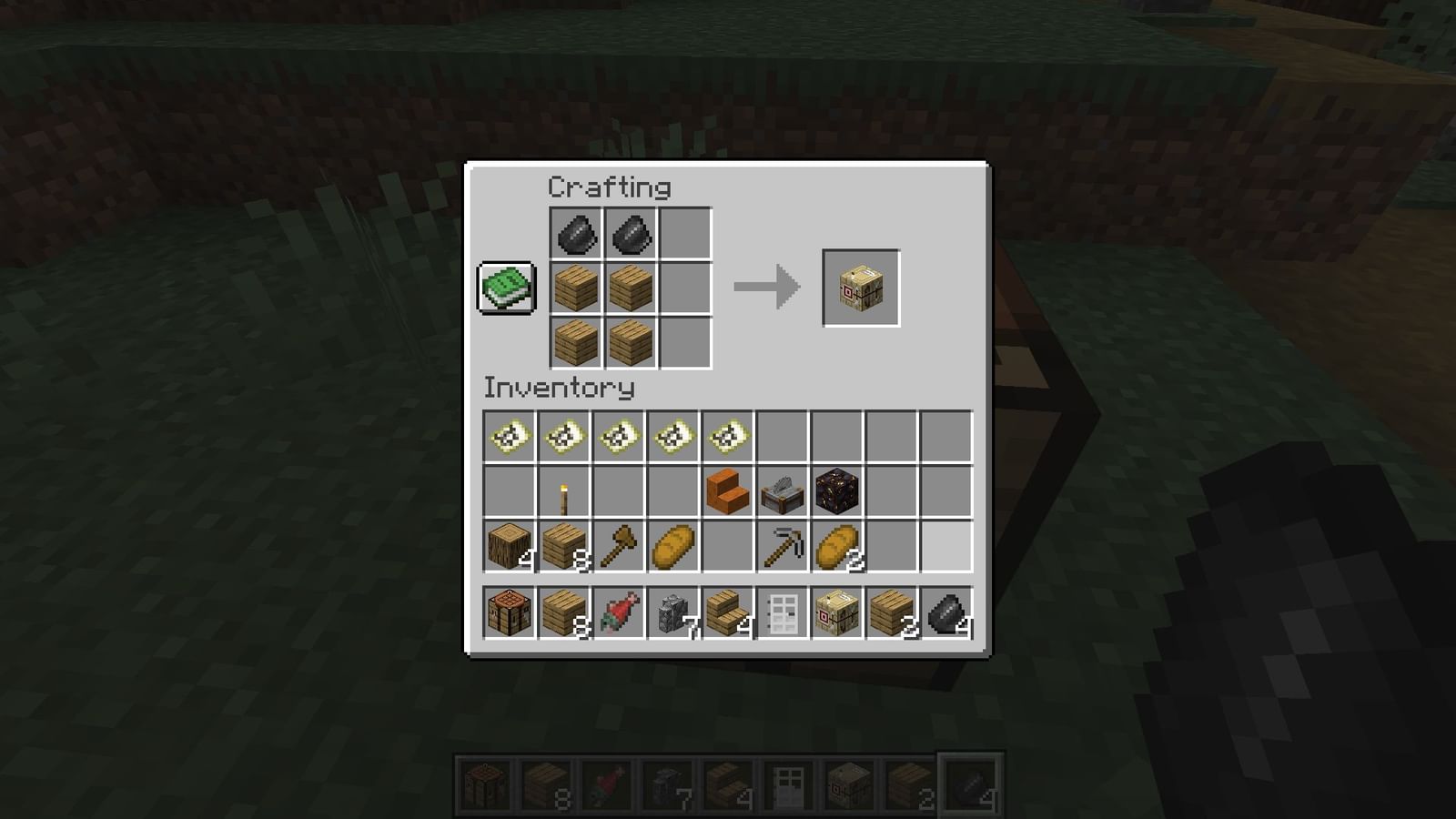Image resolution: width=1456 pixels, height=819 pixels.
Task: Grab the wooden axe from the inventory
Action: 619,546
